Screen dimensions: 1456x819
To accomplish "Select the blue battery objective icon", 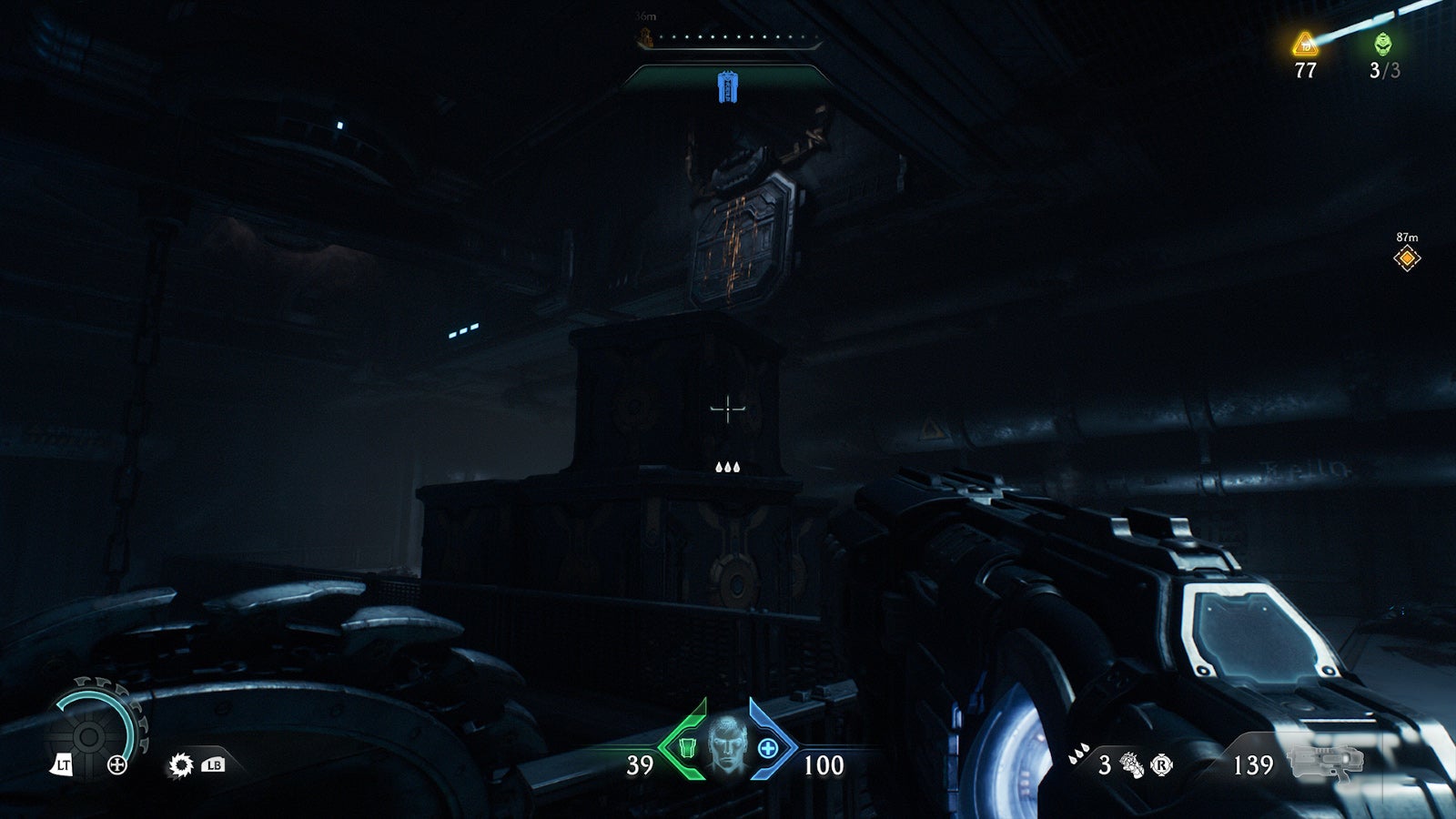I will click(x=728, y=86).
